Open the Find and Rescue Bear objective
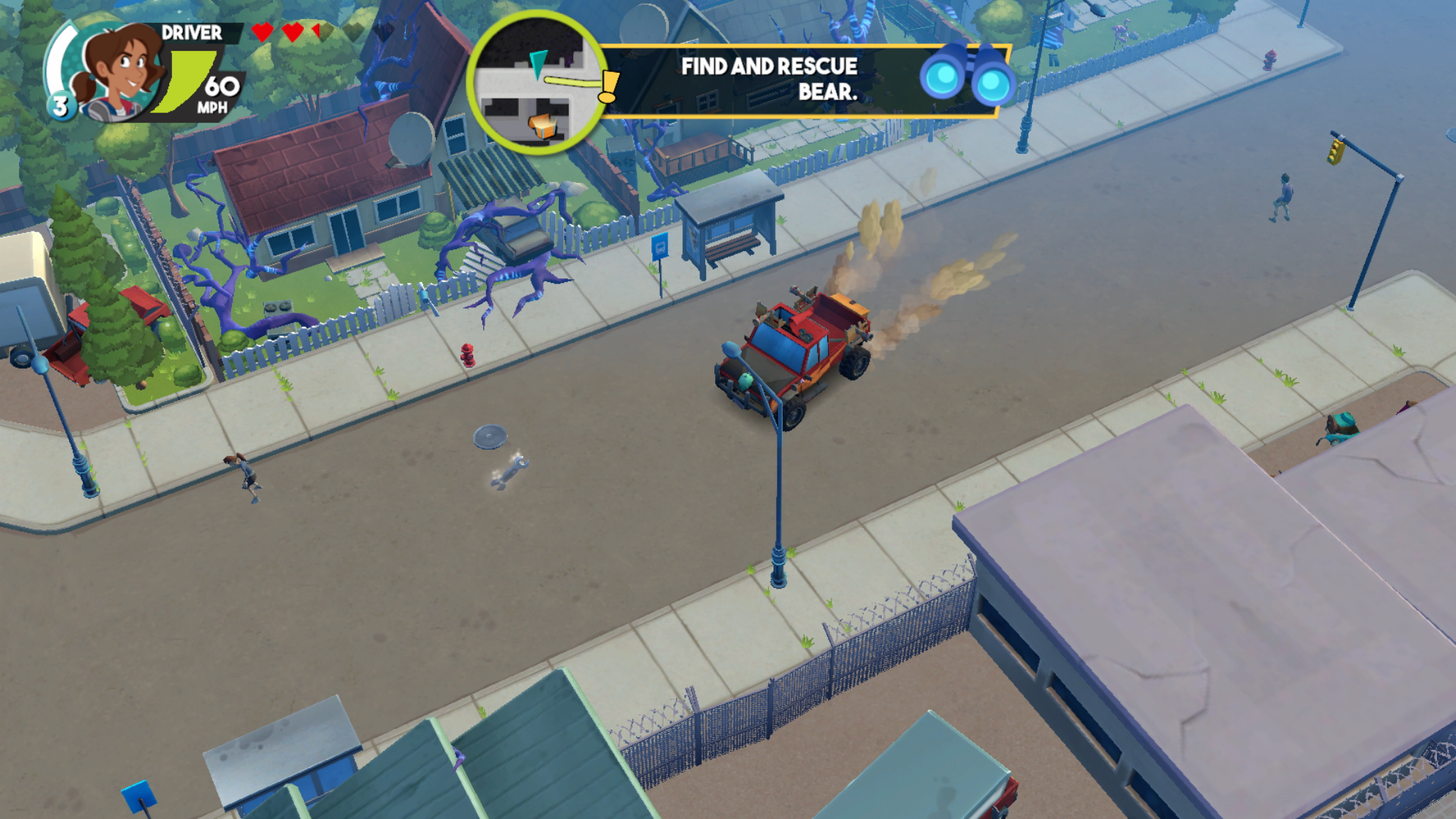 (x=768, y=79)
